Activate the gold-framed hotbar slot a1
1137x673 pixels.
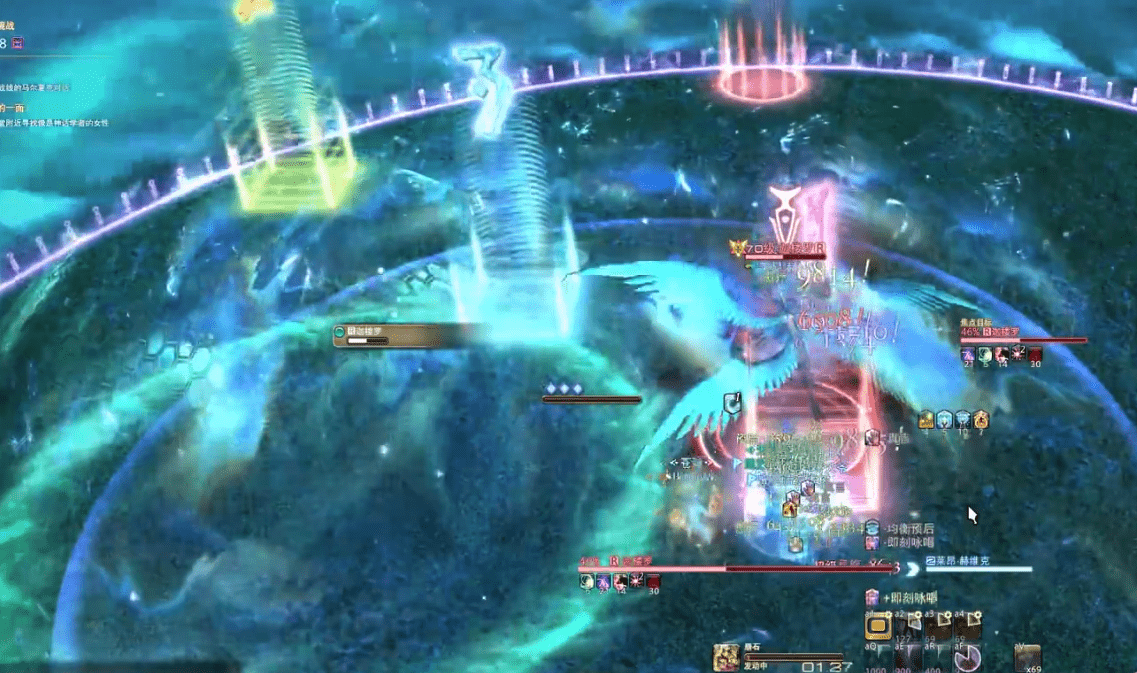(878, 627)
